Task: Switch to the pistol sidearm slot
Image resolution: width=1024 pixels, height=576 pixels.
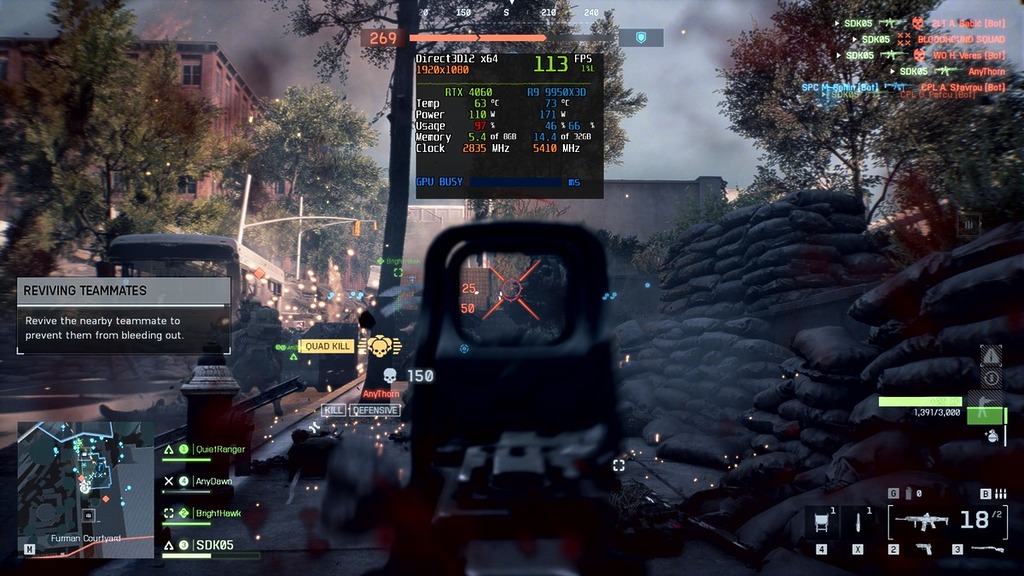Action: coord(923,549)
